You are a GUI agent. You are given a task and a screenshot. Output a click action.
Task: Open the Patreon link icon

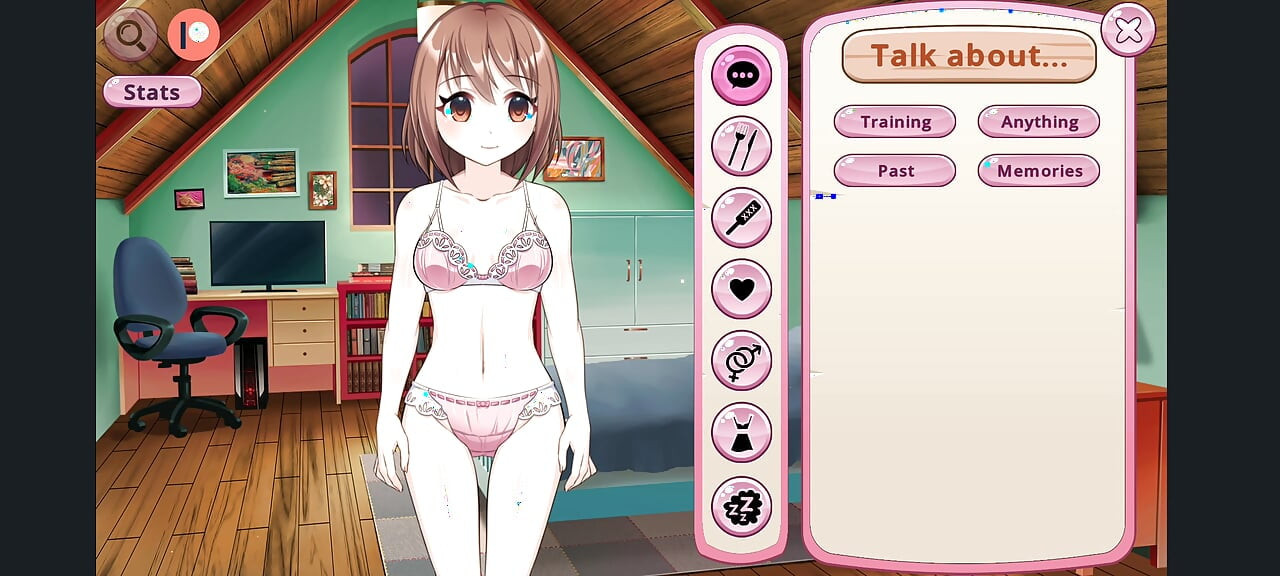tap(193, 36)
